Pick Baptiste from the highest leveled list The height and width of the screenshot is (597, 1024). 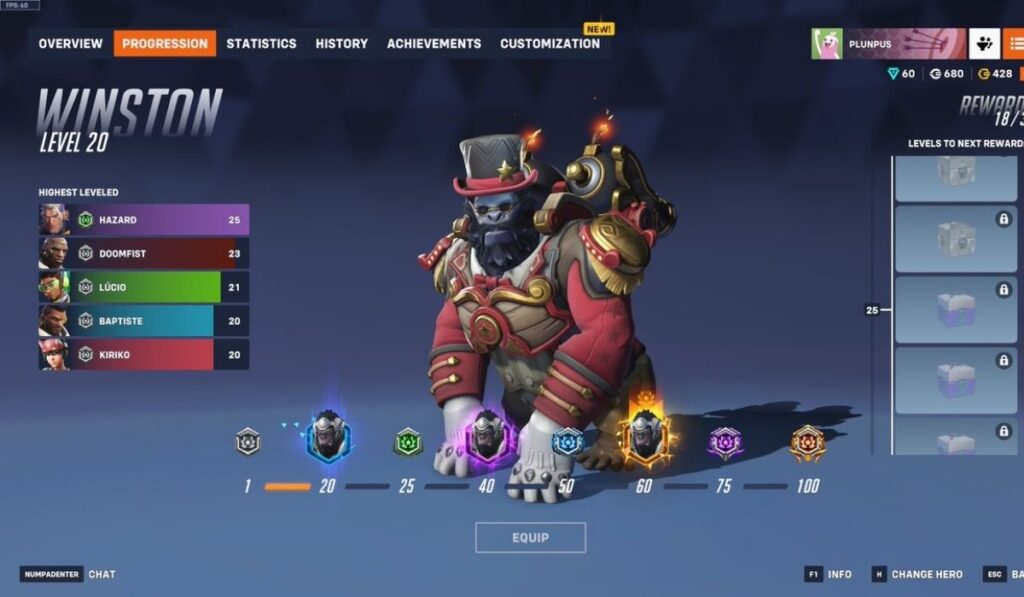[144, 321]
